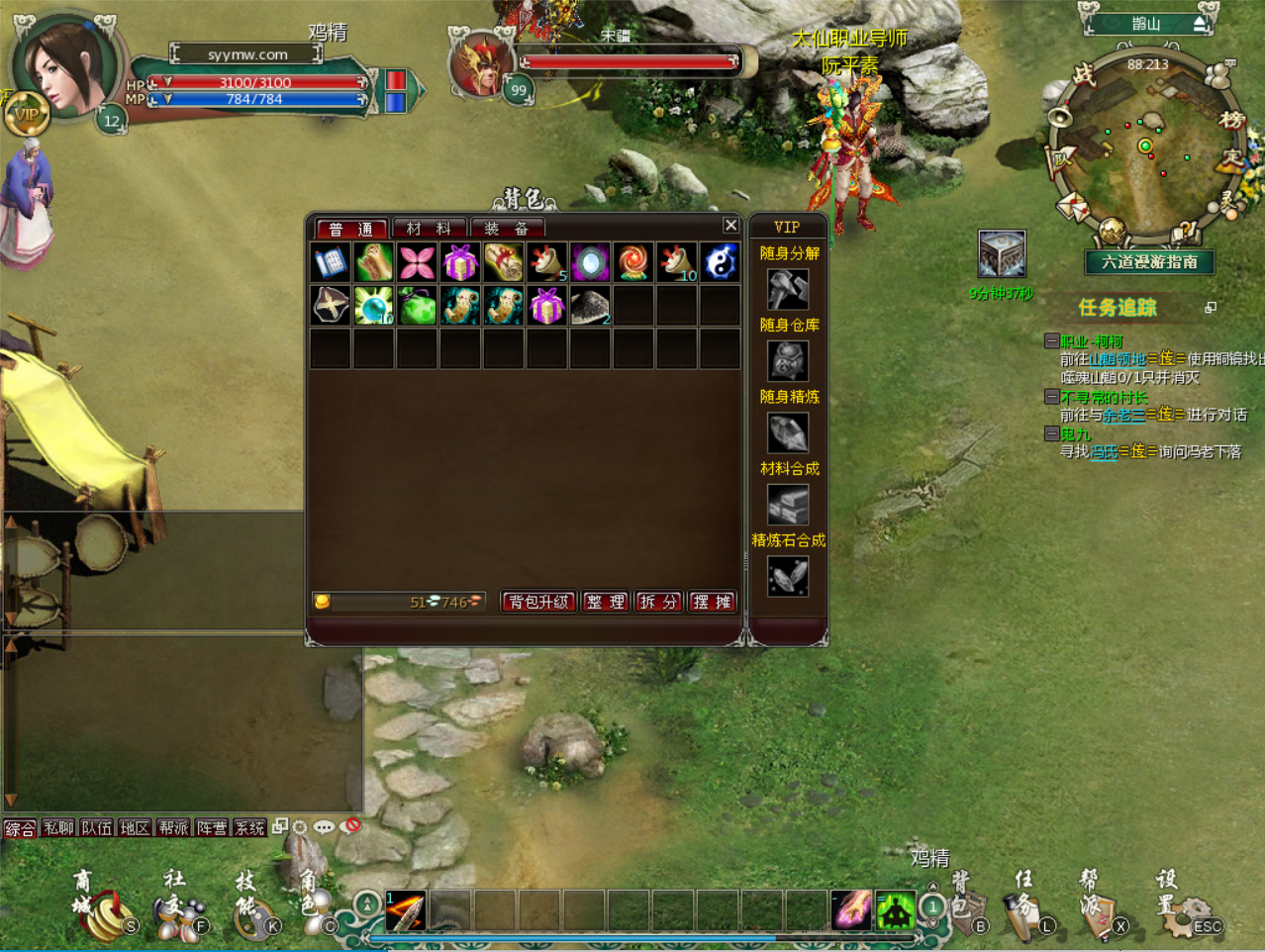The width and height of the screenshot is (1265, 952).
Task: Close the backpack window
Action: coord(730,226)
